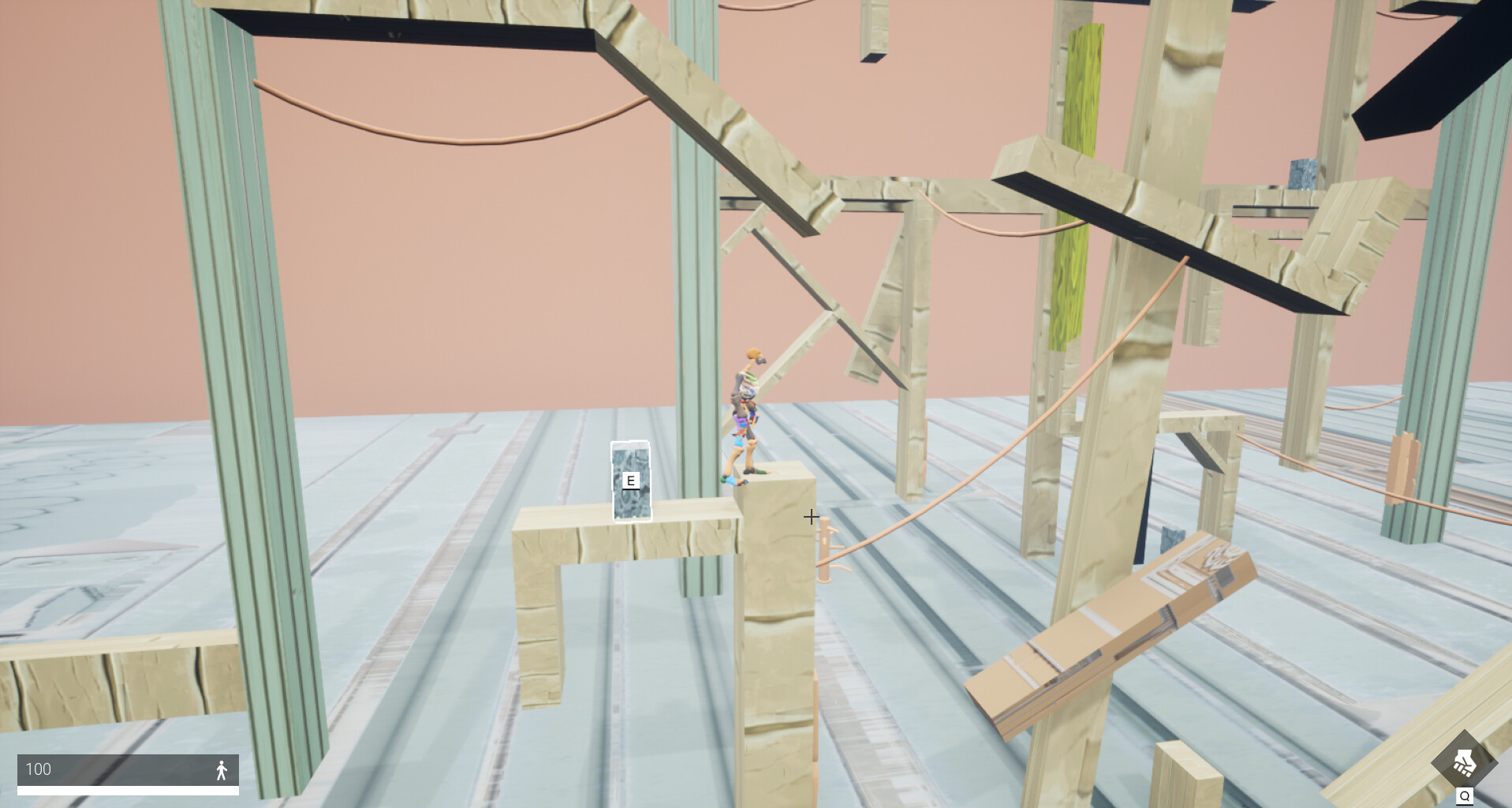The image size is (1512, 808).
Task: Click the underline beneath the E prompt
Action: point(630,489)
